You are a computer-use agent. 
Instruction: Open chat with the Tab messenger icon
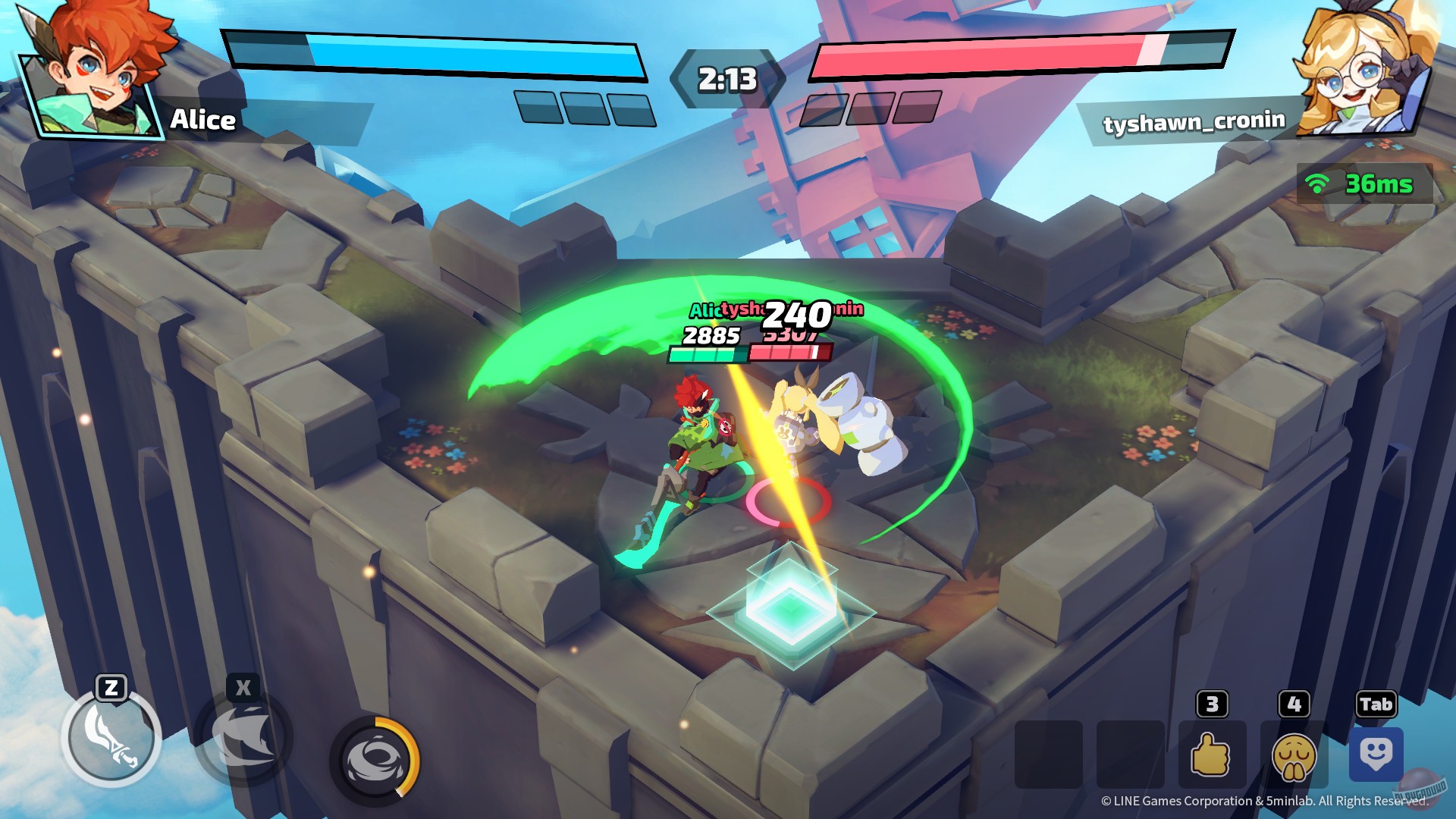[x=1376, y=755]
